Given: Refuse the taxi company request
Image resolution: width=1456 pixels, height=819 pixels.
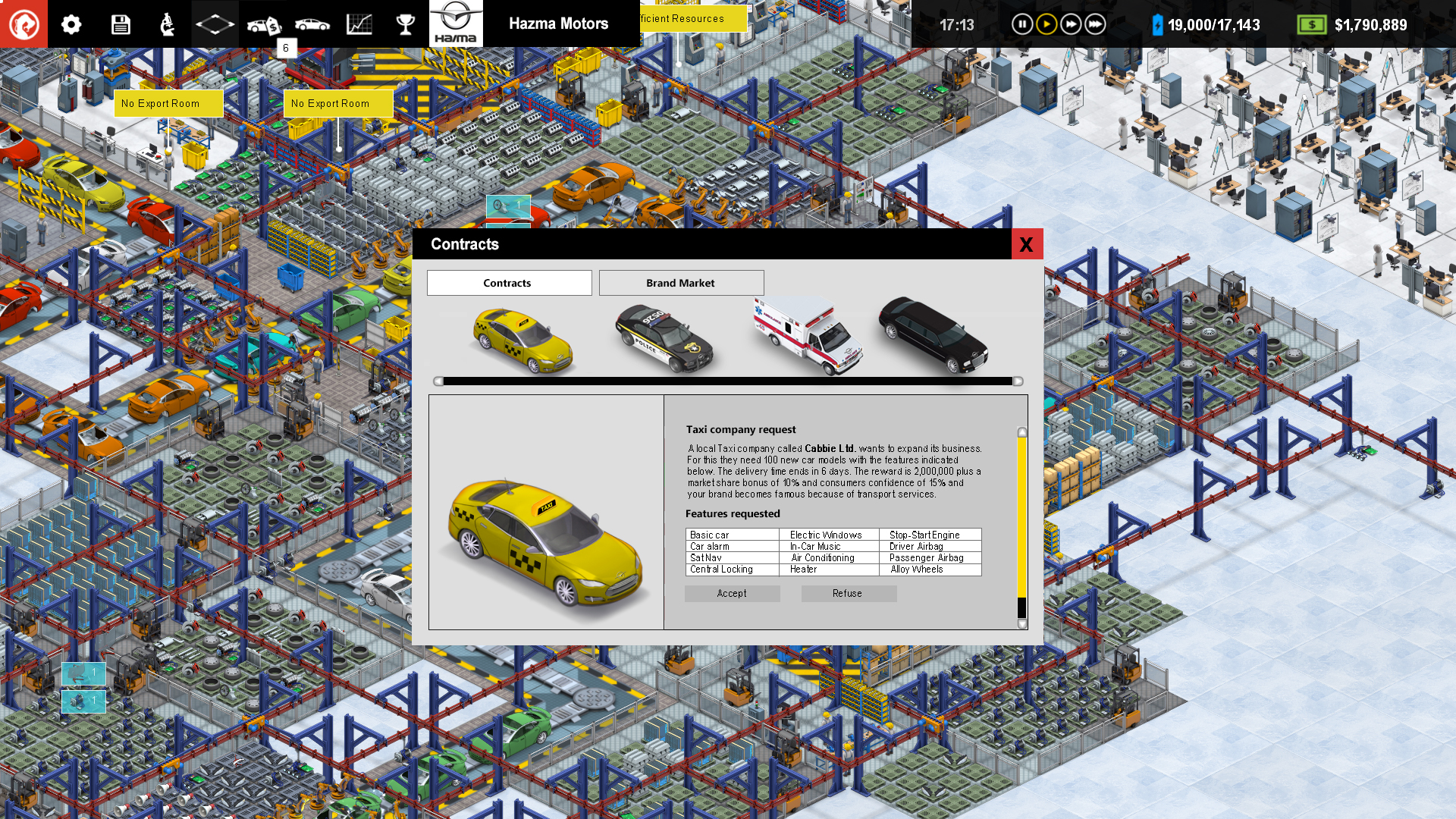Looking at the screenshot, I should (x=849, y=593).
